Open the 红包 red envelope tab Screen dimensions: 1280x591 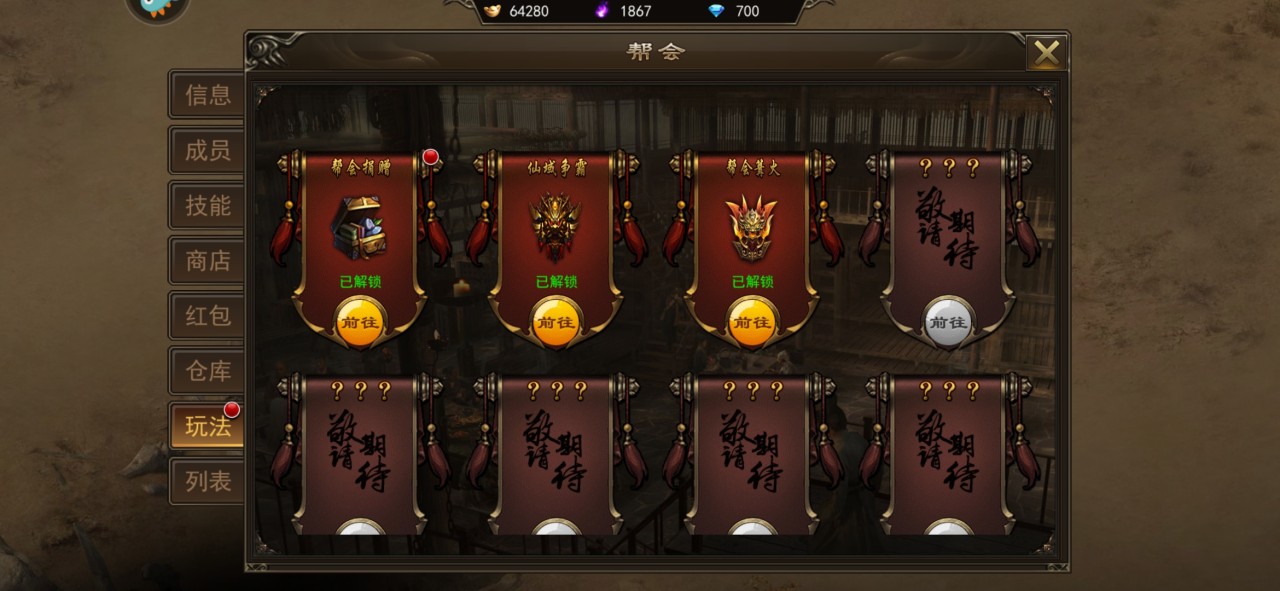(207, 316)
